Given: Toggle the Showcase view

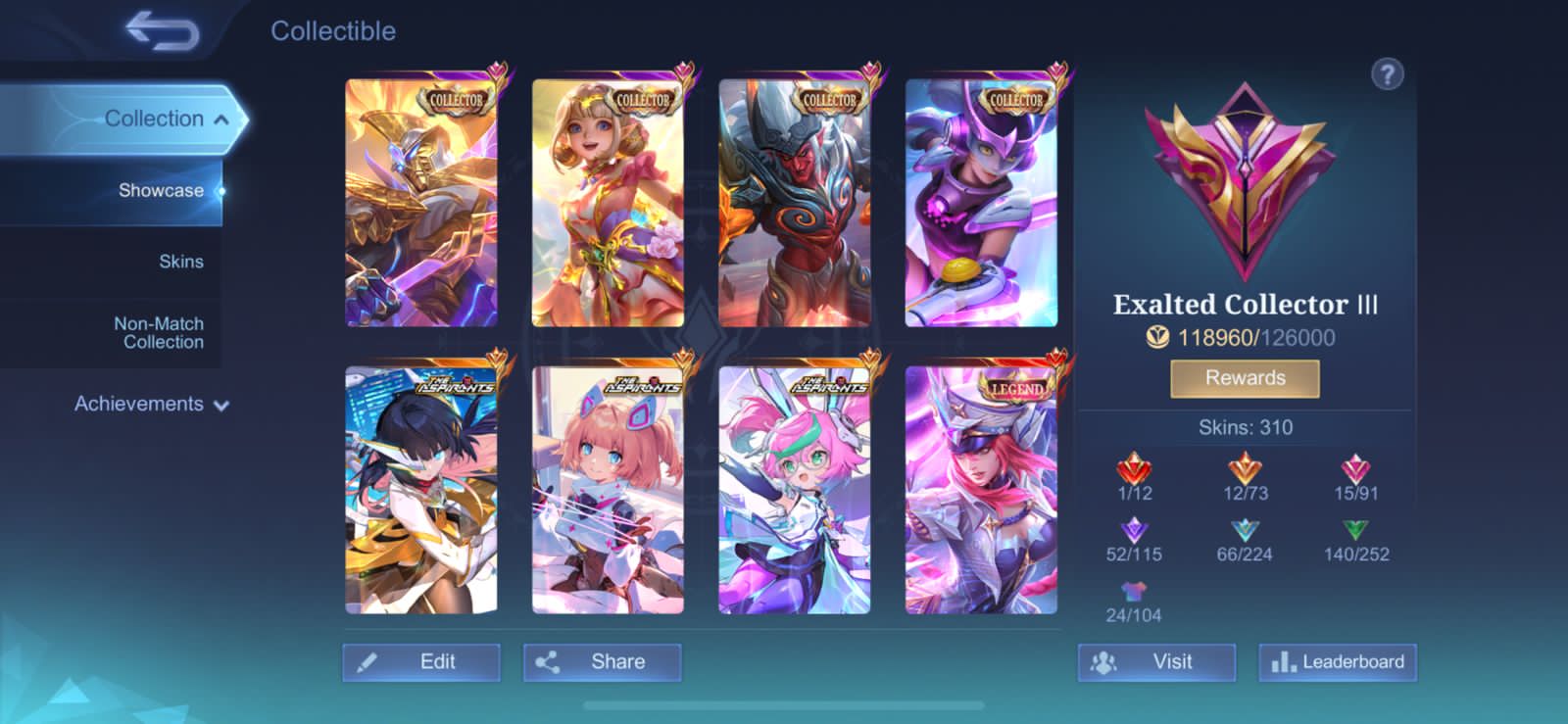Looking at the screenshot, I should [161, 190].
